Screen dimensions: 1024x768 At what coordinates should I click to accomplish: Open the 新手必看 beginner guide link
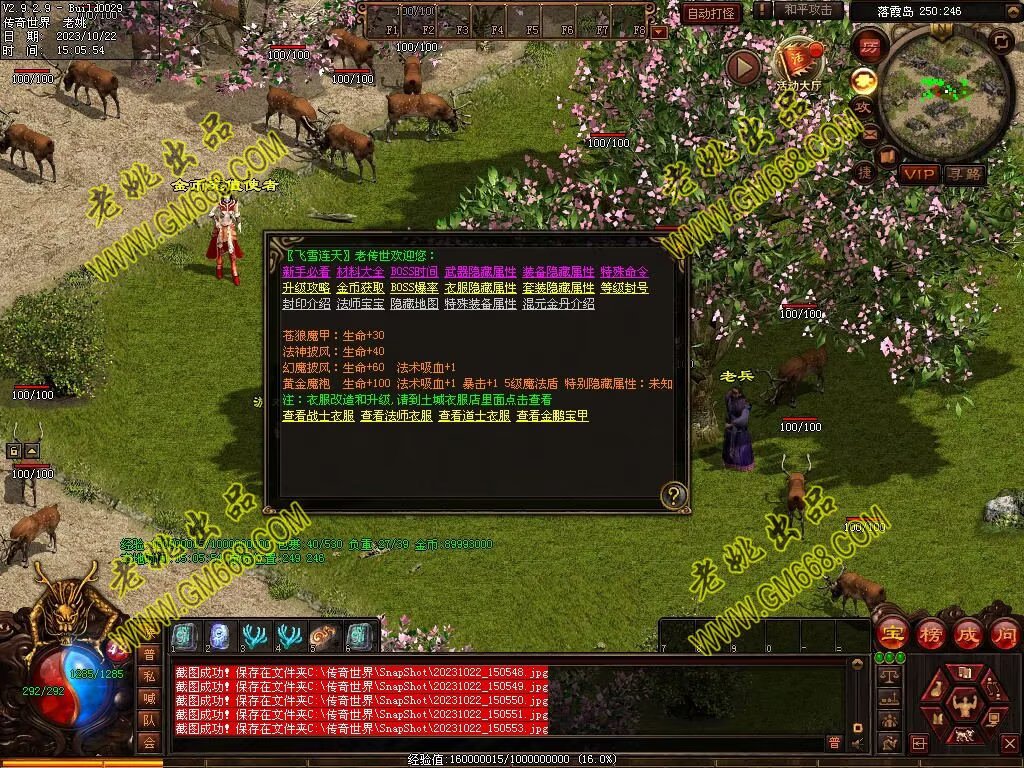tap(306, 272)
